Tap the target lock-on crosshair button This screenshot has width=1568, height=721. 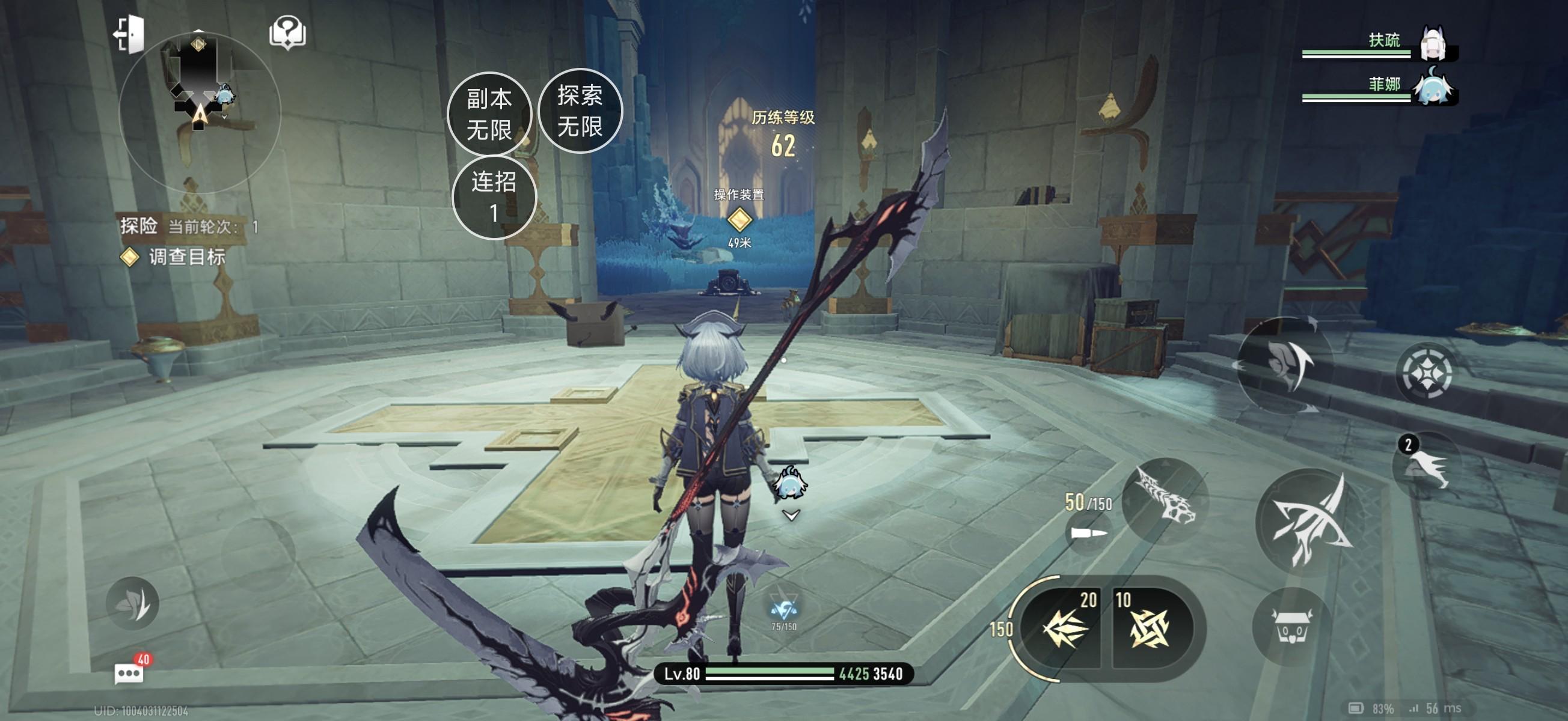tap(1427, 373)
